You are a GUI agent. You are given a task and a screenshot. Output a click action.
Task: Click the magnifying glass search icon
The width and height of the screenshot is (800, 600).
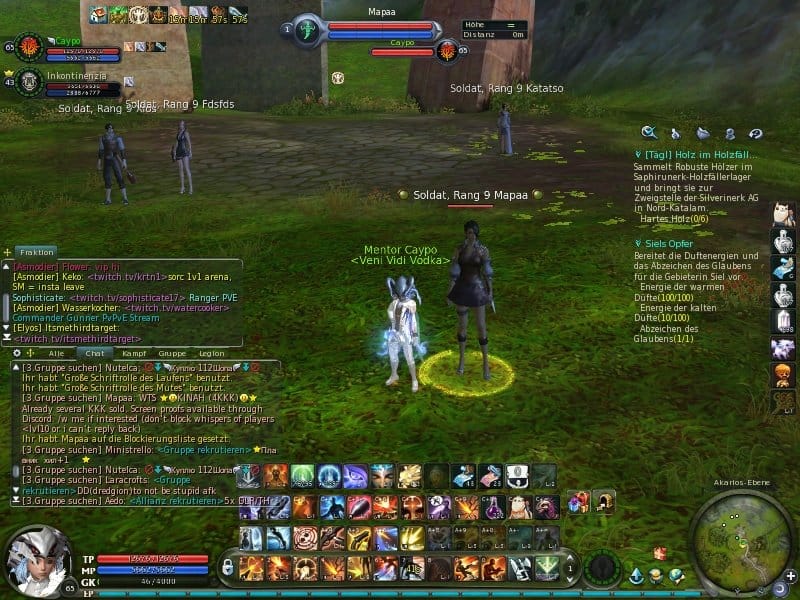click(649, 132)
